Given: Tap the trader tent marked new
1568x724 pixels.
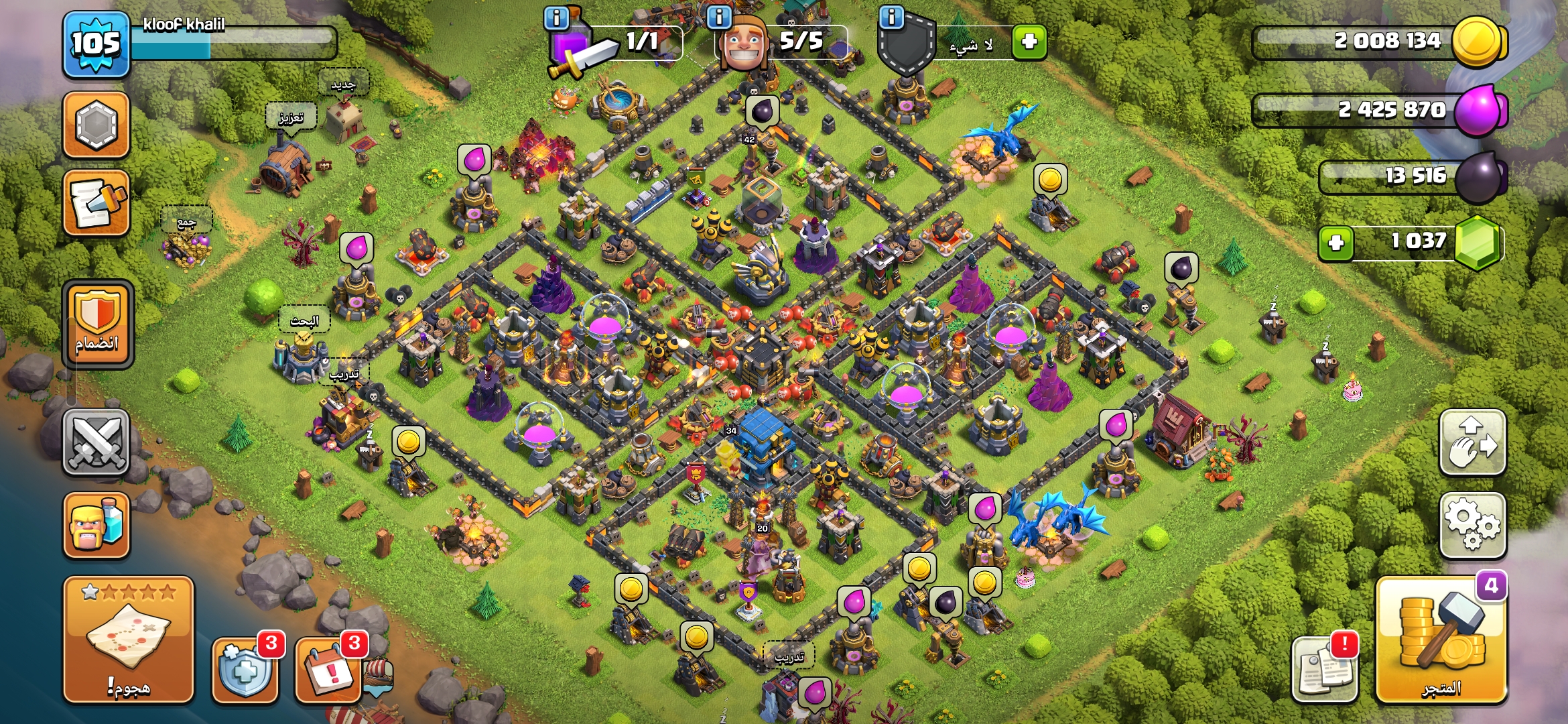Looking at the screenshot, I should point(344,121).
